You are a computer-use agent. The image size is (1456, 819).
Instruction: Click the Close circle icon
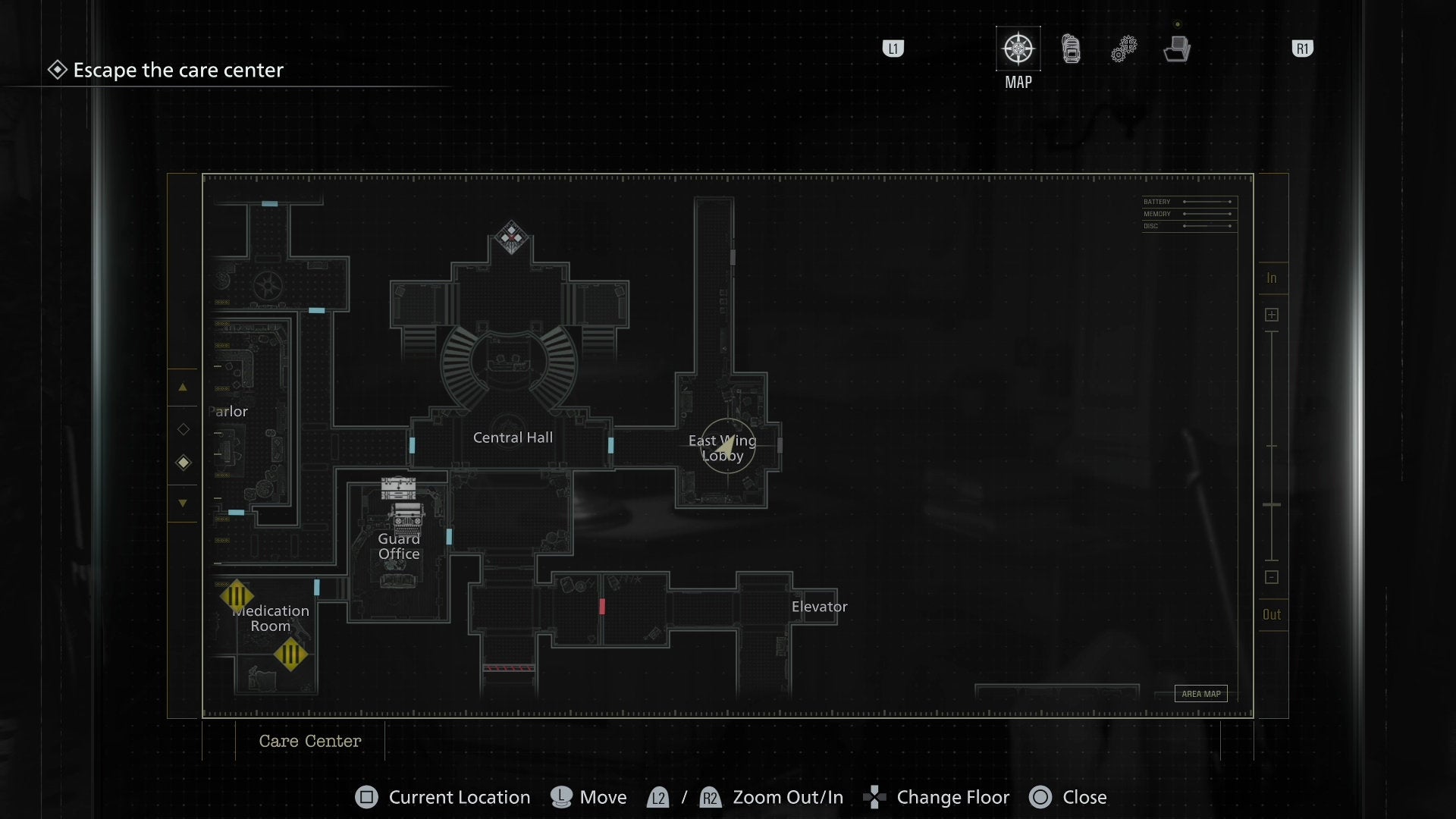pos(1040,797)
